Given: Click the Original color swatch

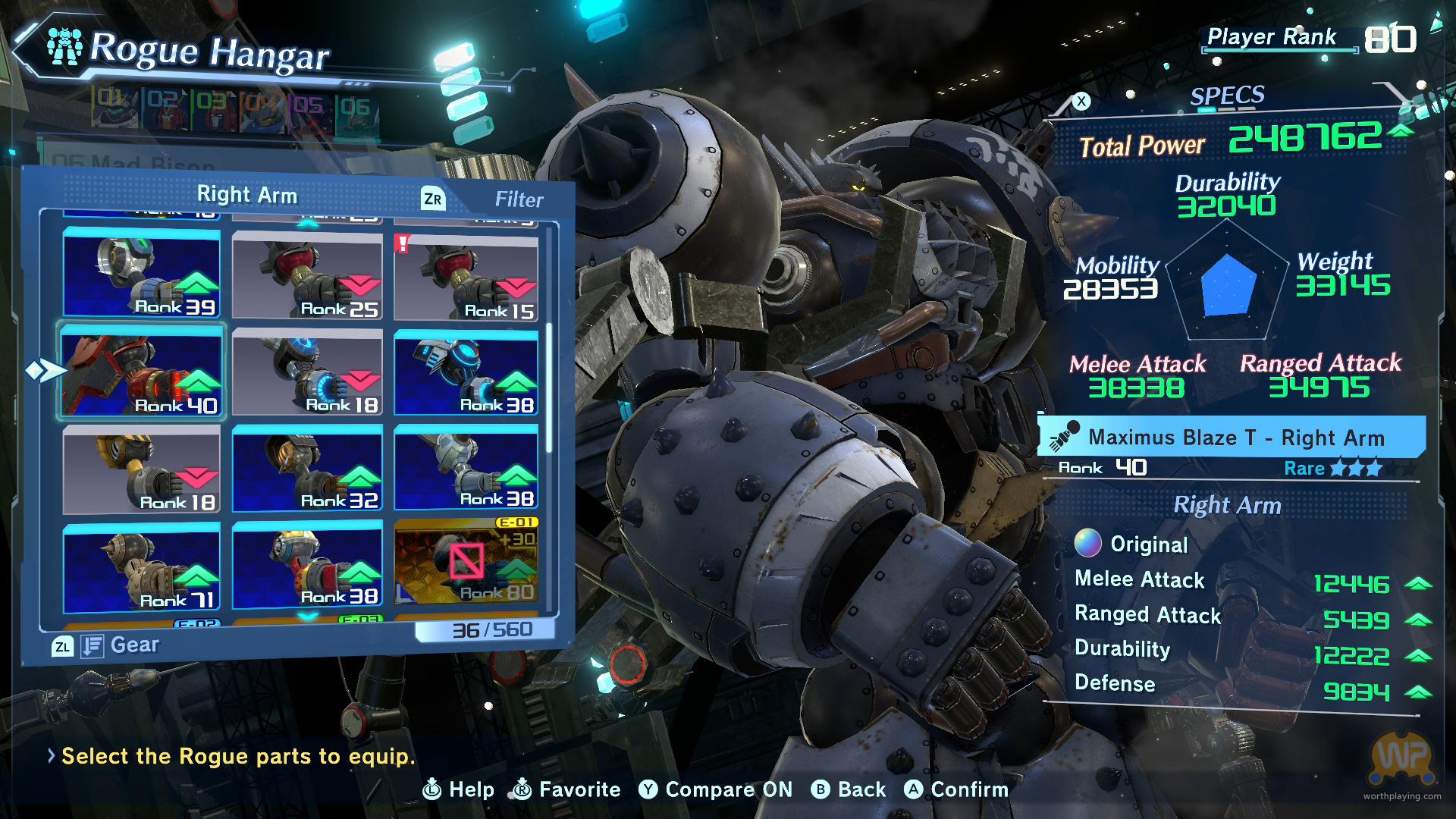Looking at the screenshot, I should click(1087, 543).
